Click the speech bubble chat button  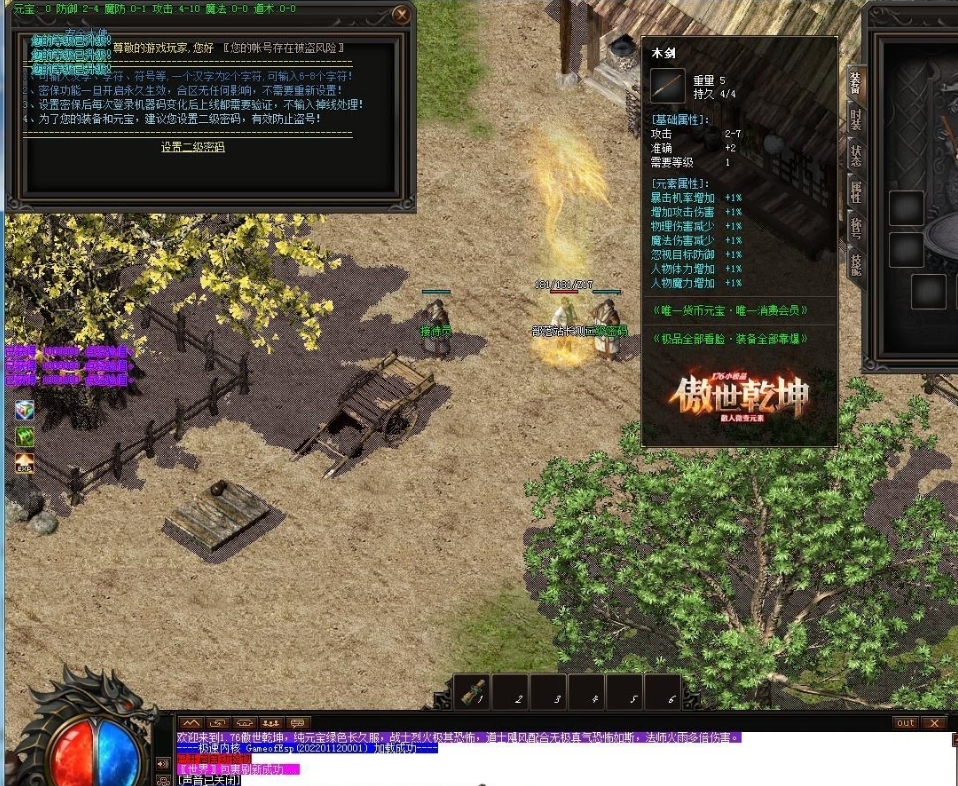point(298,723)
